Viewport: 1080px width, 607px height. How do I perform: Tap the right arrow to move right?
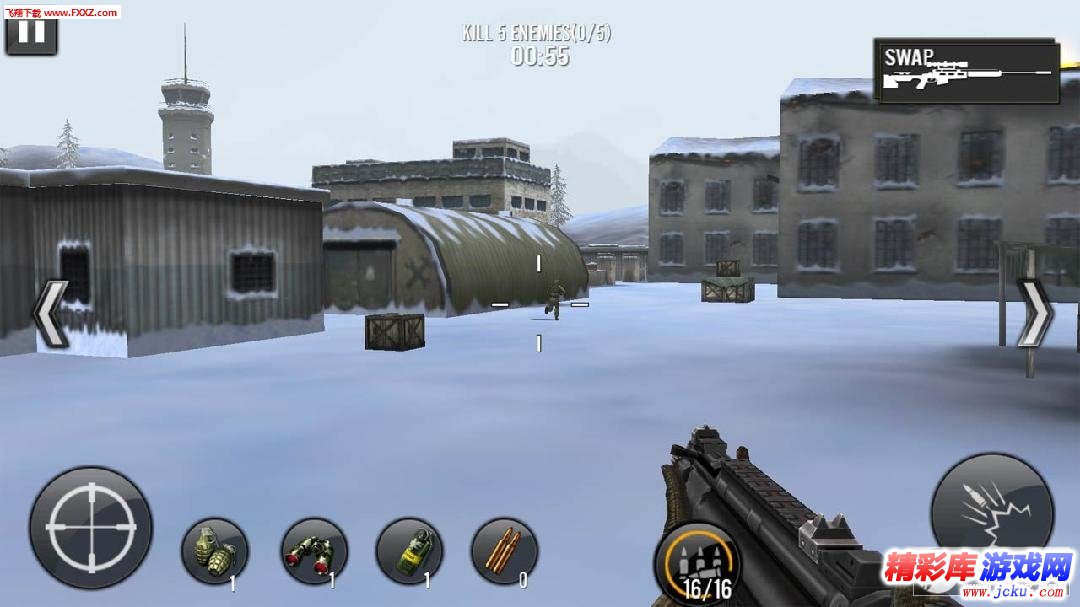[1035, 313]
